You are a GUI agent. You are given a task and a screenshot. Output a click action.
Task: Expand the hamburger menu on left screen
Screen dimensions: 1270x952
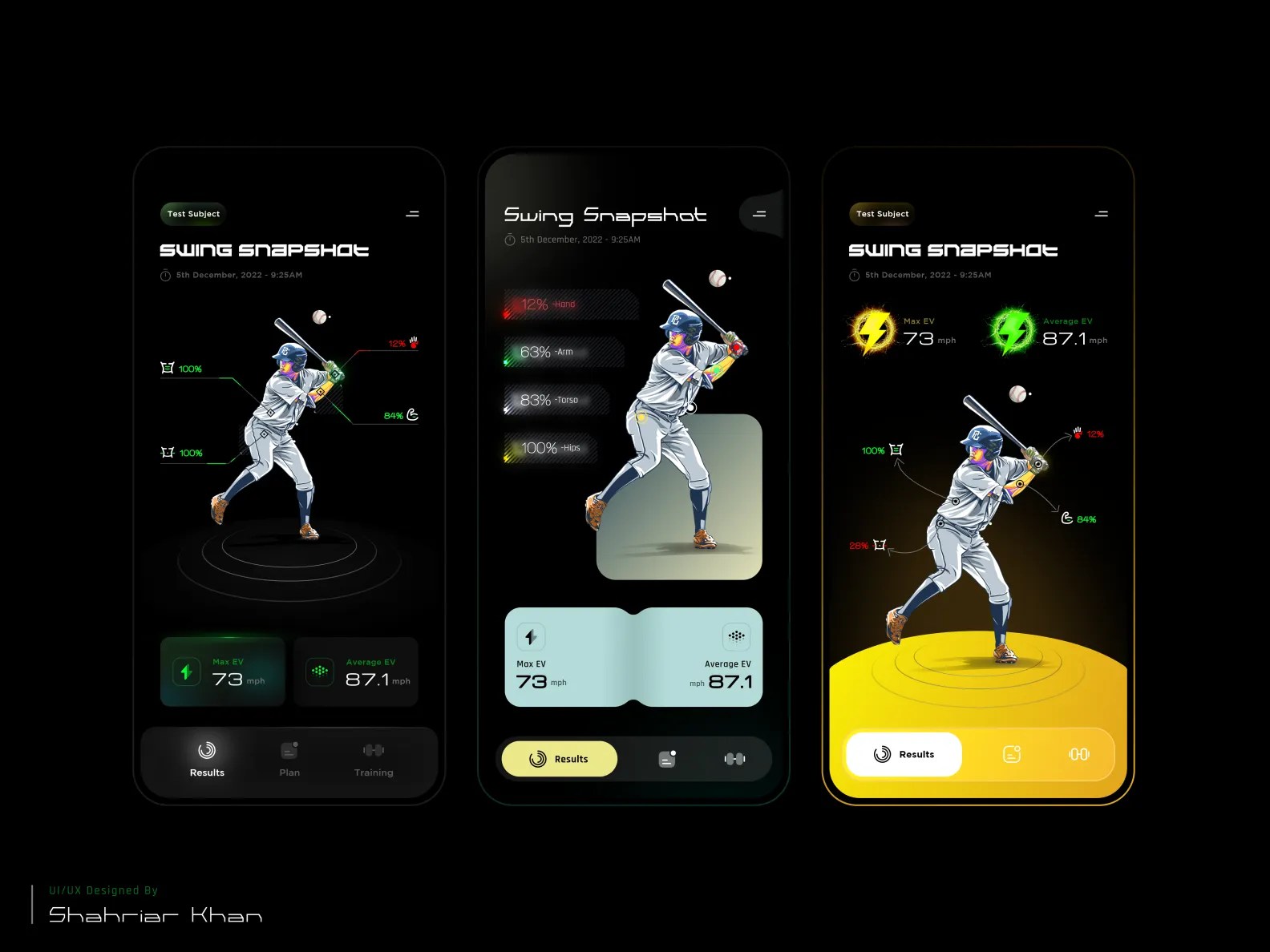click(412, 213)
